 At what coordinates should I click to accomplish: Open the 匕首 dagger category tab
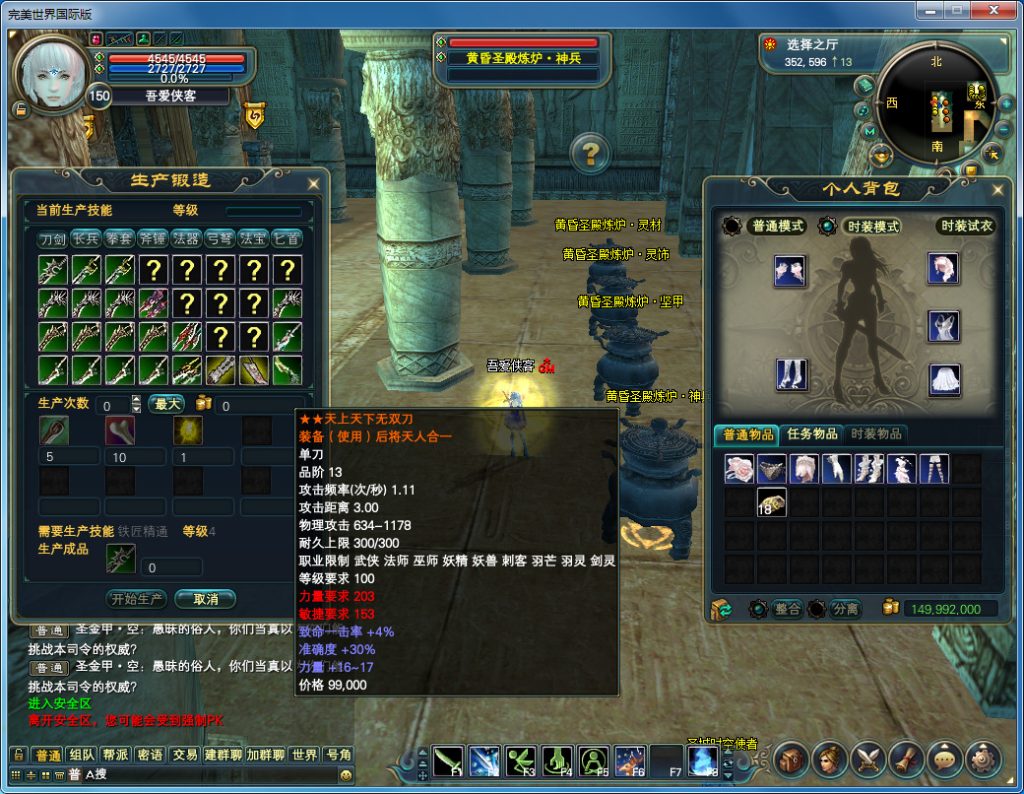287,239
